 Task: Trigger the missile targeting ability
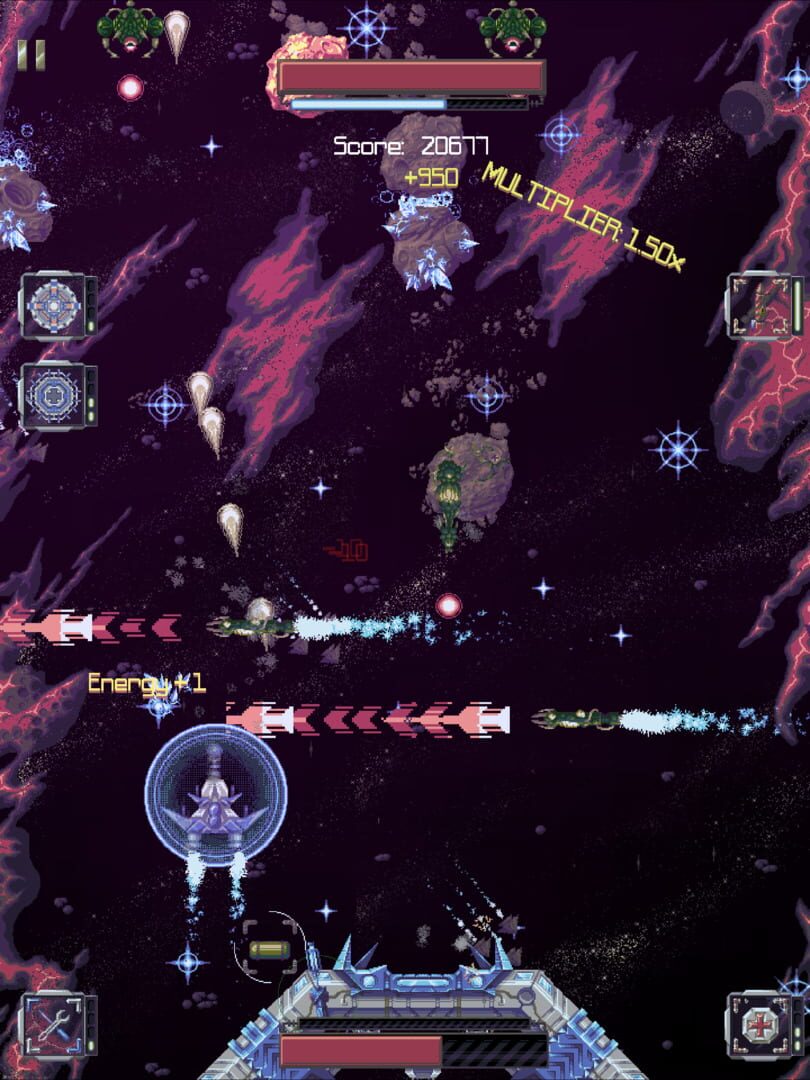pyautogui.click(x=760, y=306)
